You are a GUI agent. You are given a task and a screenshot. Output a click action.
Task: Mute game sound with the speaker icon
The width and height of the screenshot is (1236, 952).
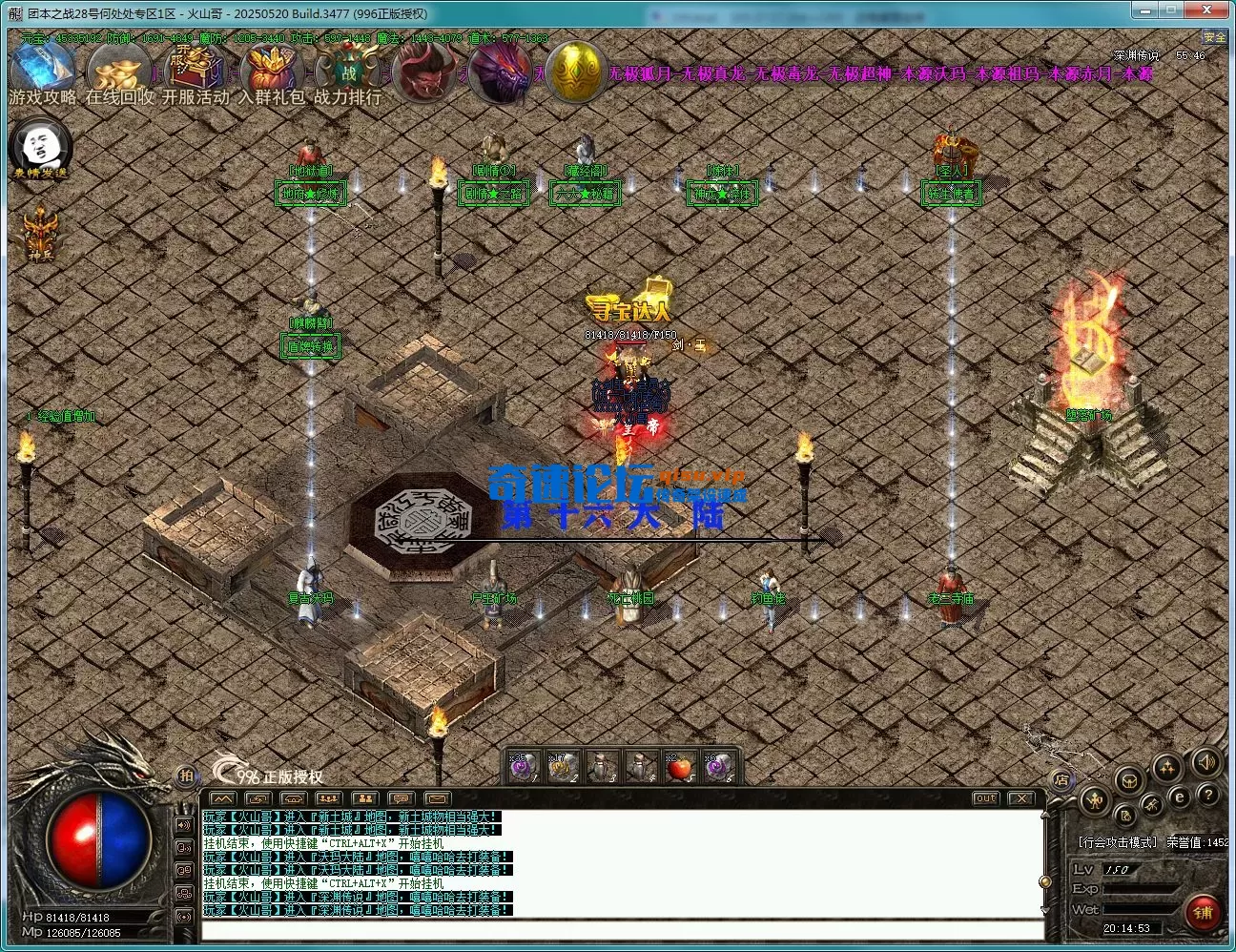1205,763
